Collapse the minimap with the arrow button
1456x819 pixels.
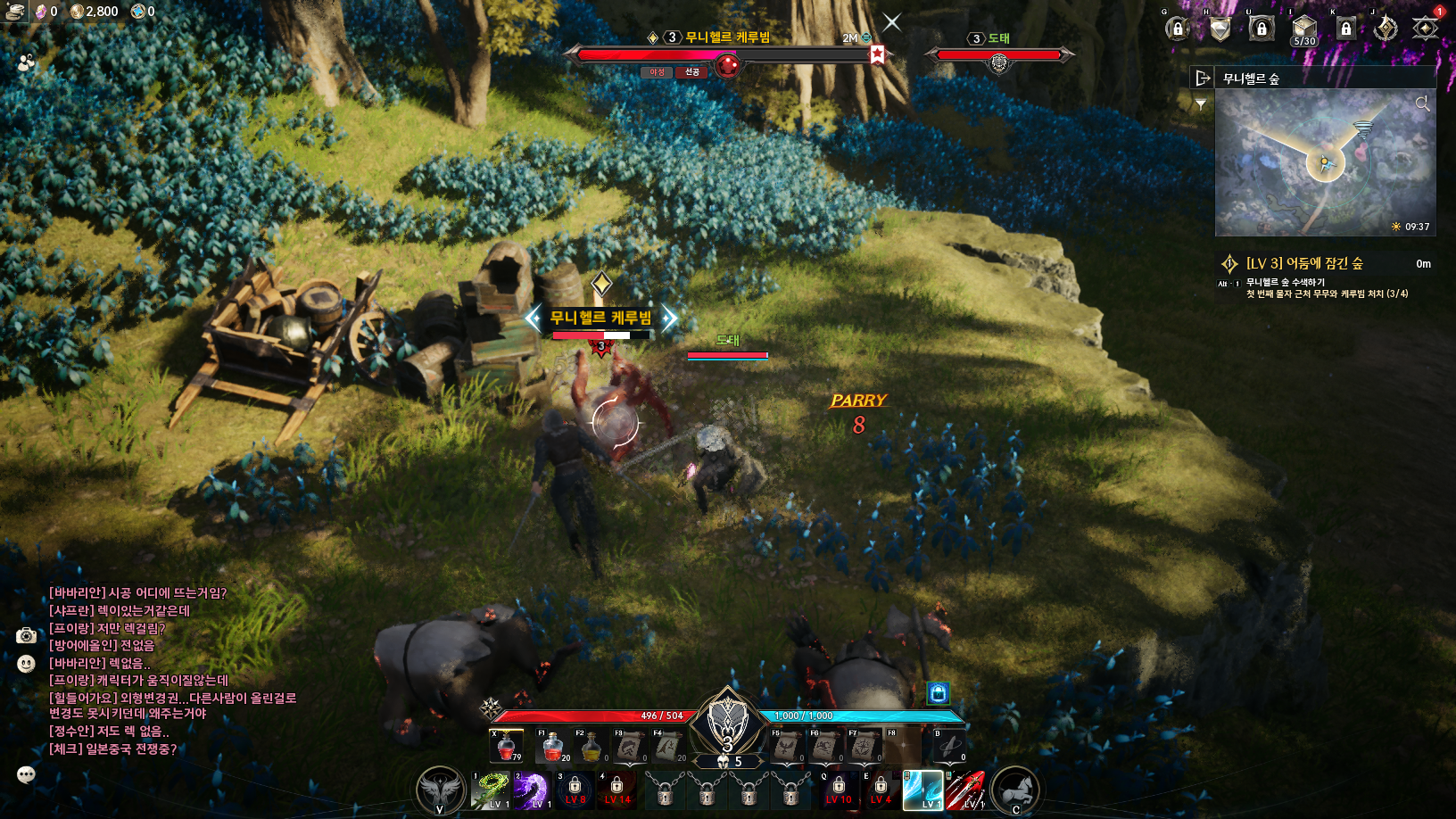click(x=1203, y=79)
